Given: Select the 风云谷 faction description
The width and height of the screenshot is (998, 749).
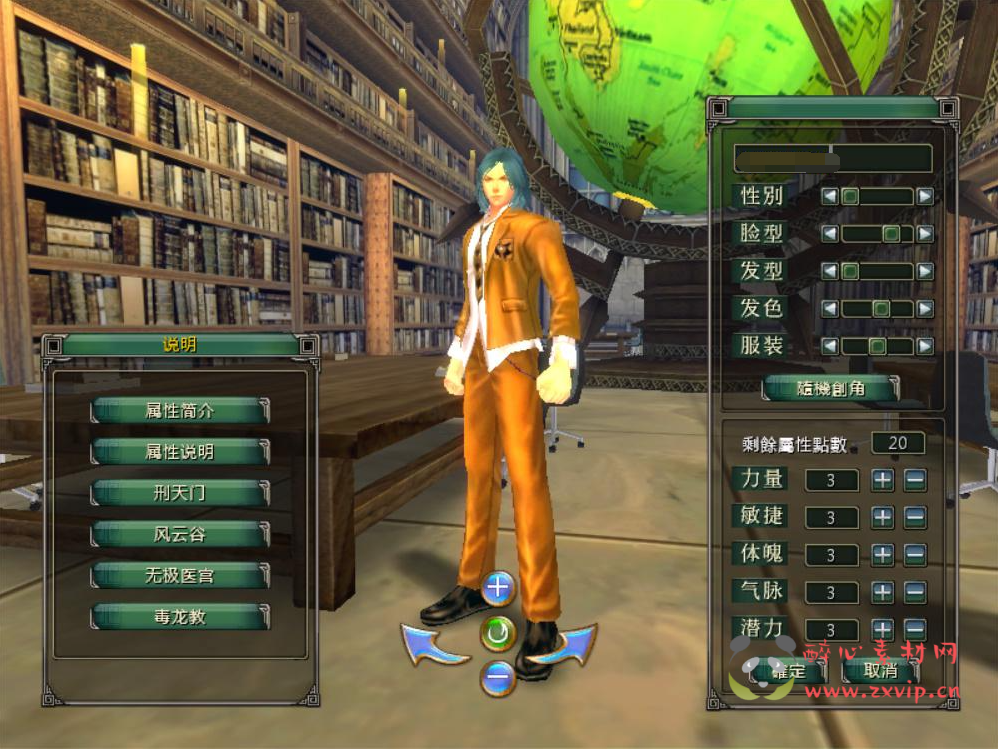Looking at the screenshot, I should pyautogui.click(x=180, y=534).
